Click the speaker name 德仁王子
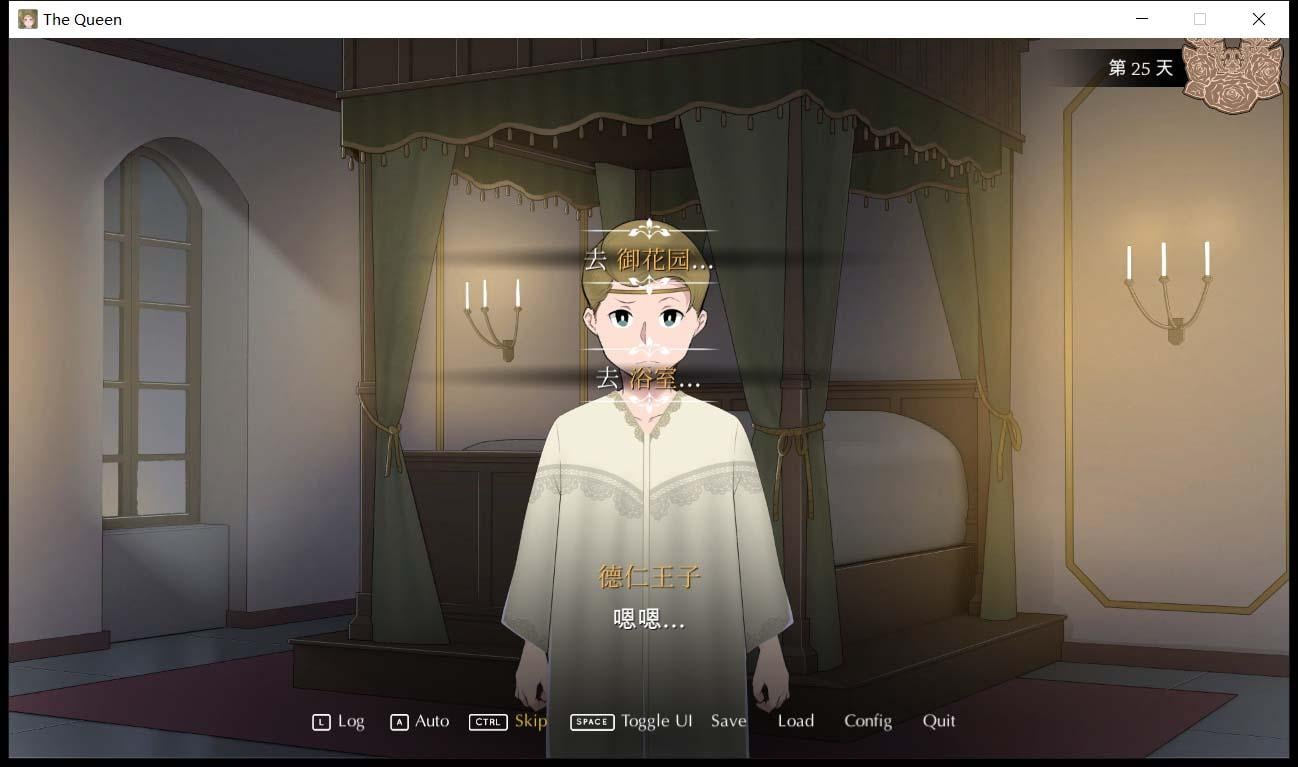This screenshot has height=767, width=1298. 647,577
